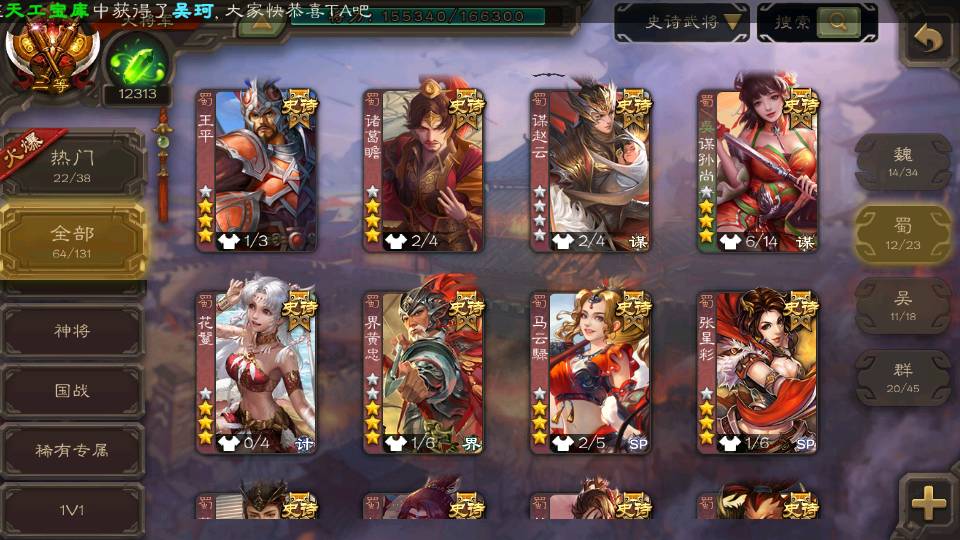
Task: Filter heroes by 魏 faction
Action: [x=903, y=160]
